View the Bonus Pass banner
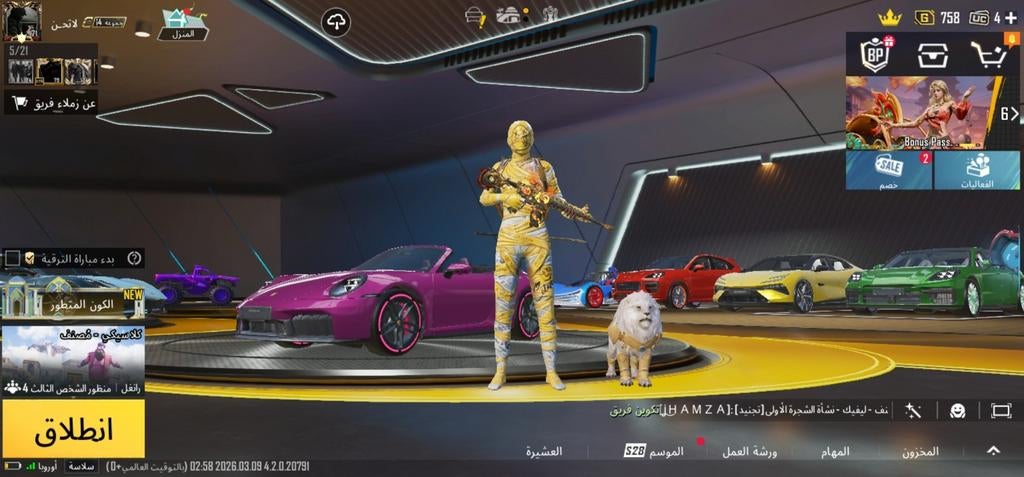 pos(920,113)
